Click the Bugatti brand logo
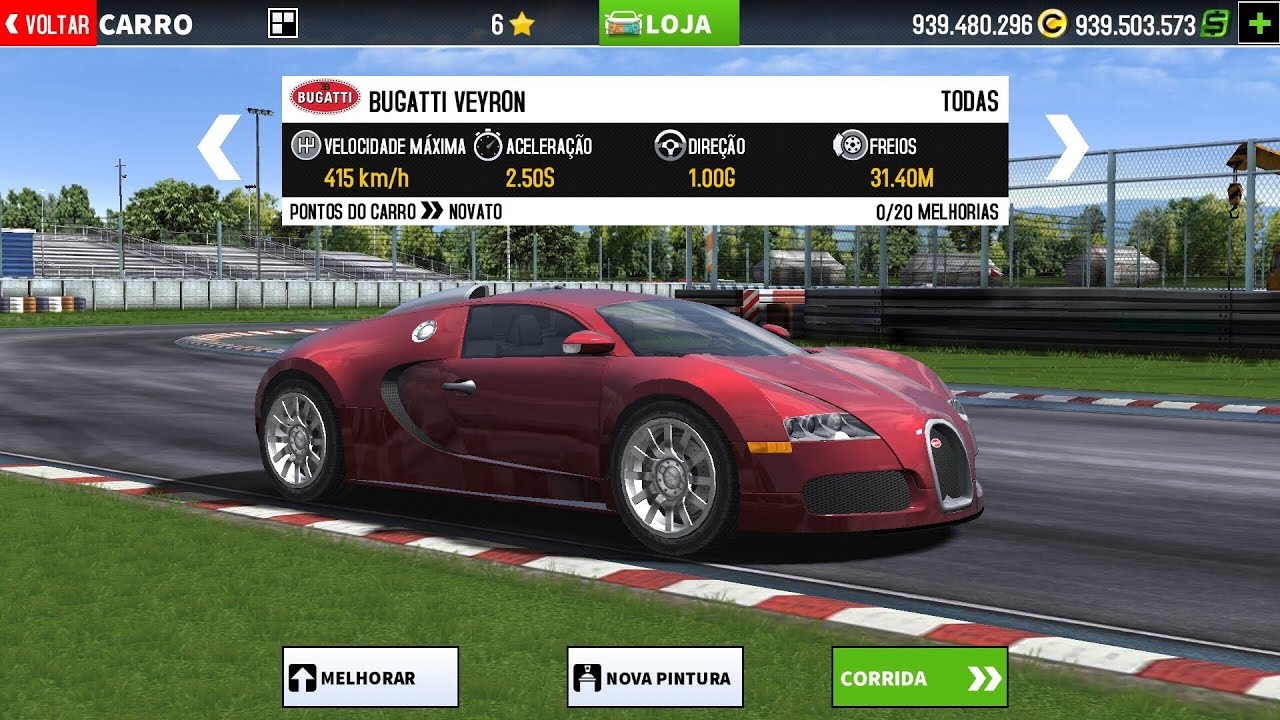This screenshot has width=1280, height=720. pyautogui.click(x=323, y=97)
